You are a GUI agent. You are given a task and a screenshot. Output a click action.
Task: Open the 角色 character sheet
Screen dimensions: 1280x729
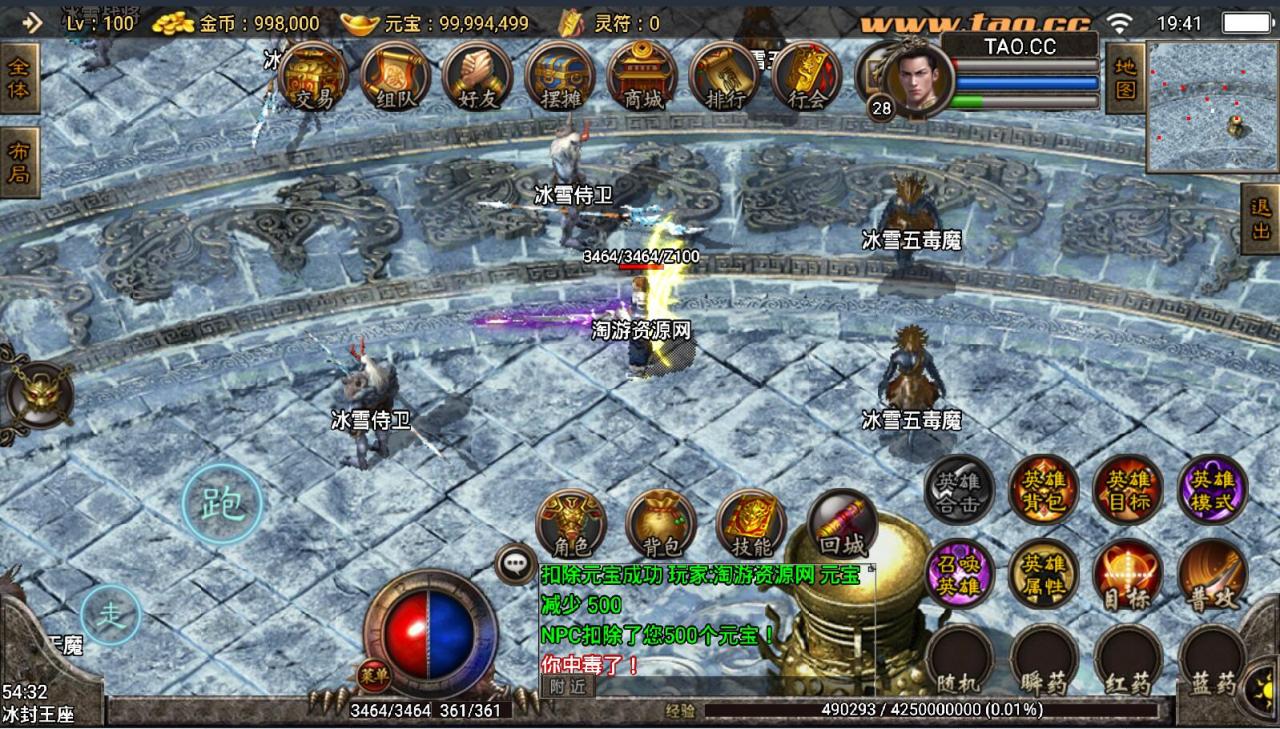coord(571,524)
